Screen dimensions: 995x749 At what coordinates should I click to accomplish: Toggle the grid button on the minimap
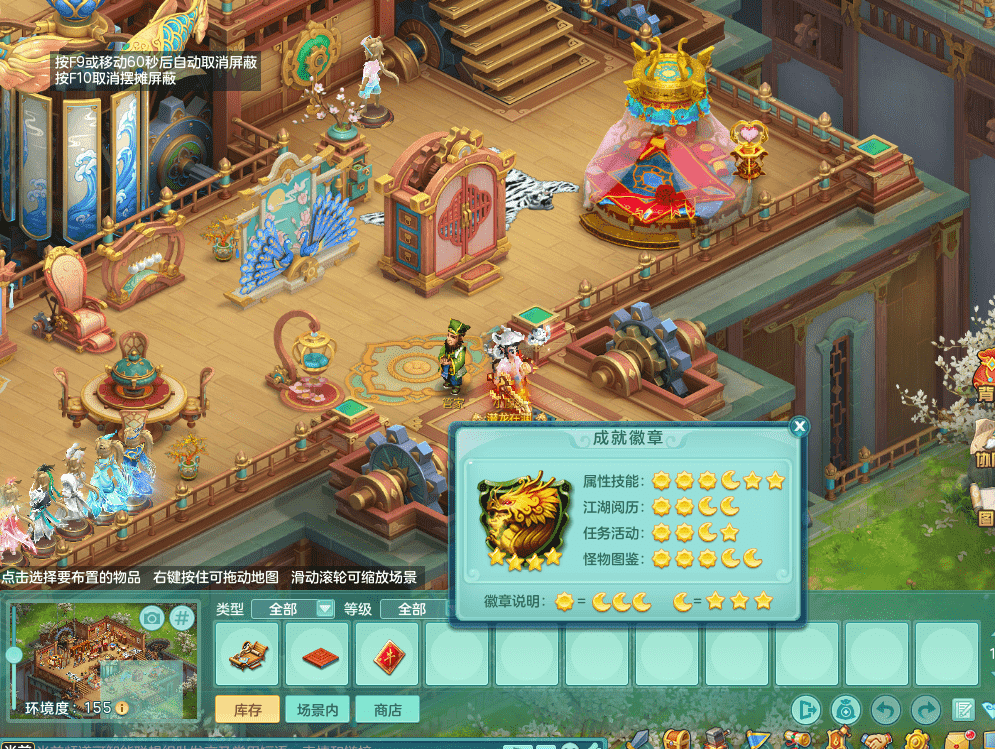pyautogui.click(x=182, y=618)
